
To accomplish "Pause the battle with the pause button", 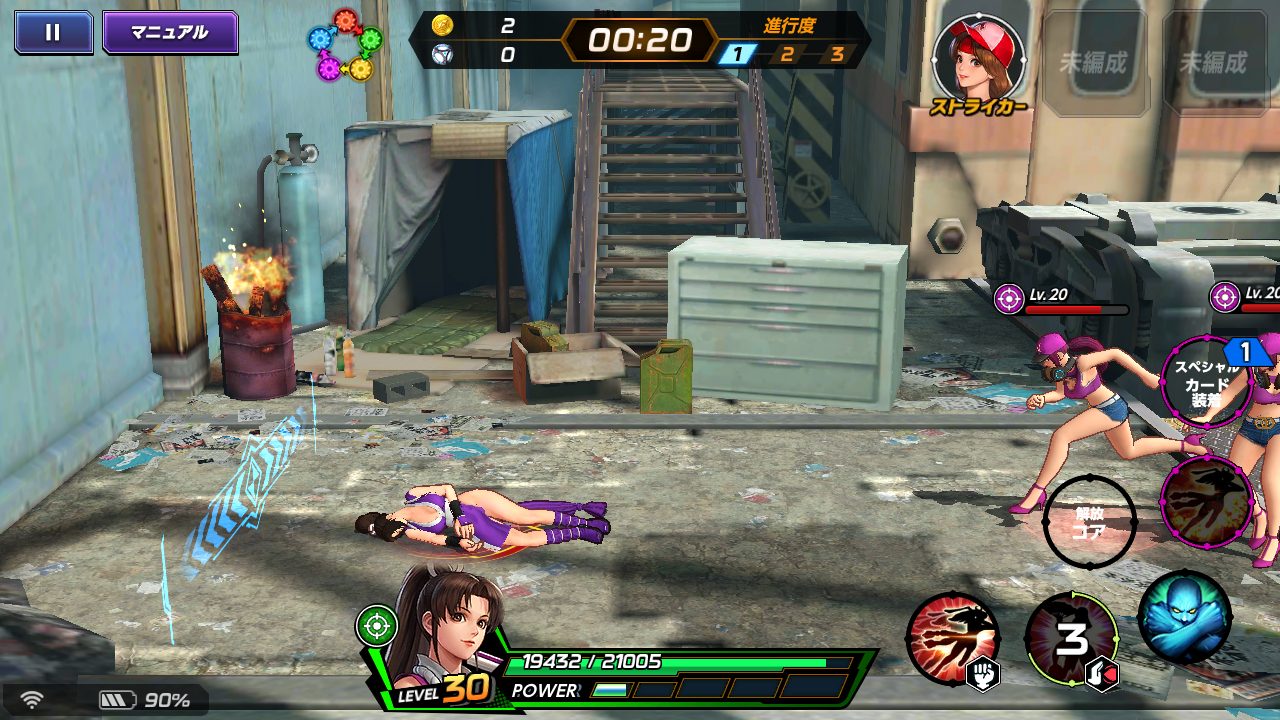I will point(53,32).
